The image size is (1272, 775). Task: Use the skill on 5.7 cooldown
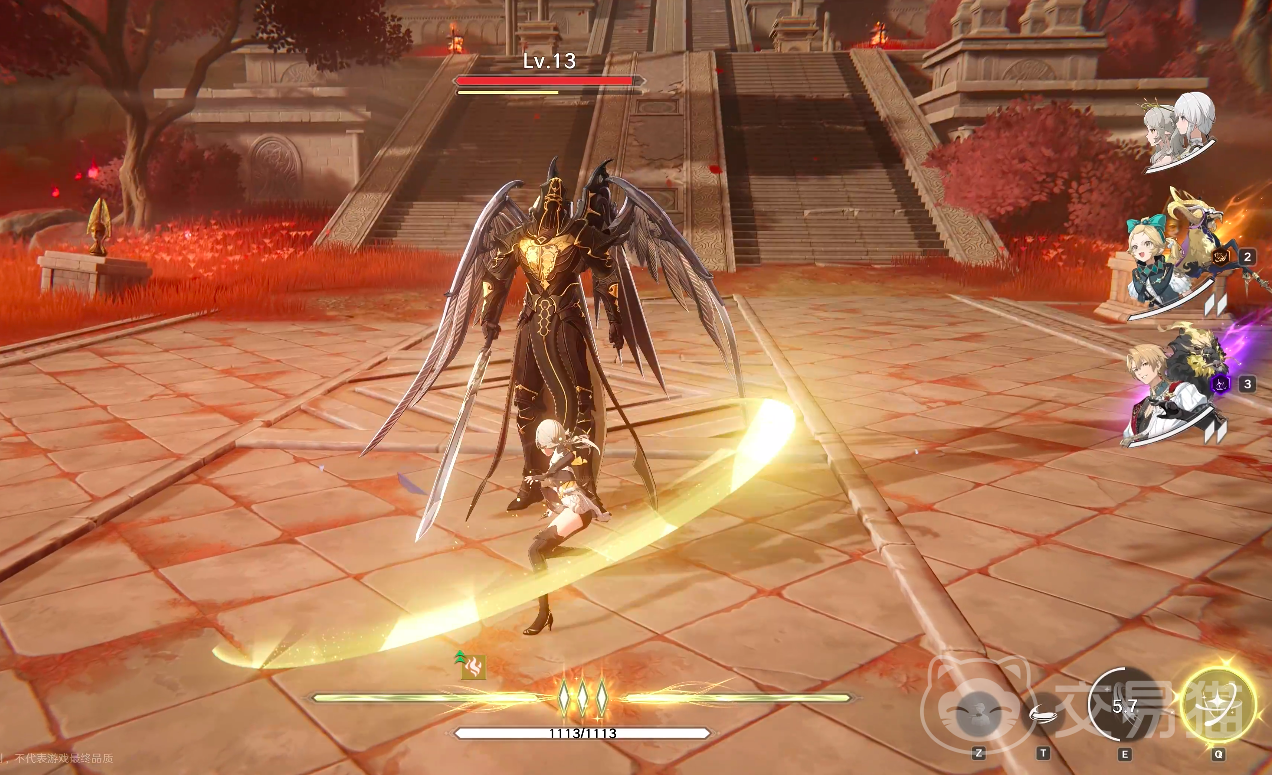coord(1125,707)
